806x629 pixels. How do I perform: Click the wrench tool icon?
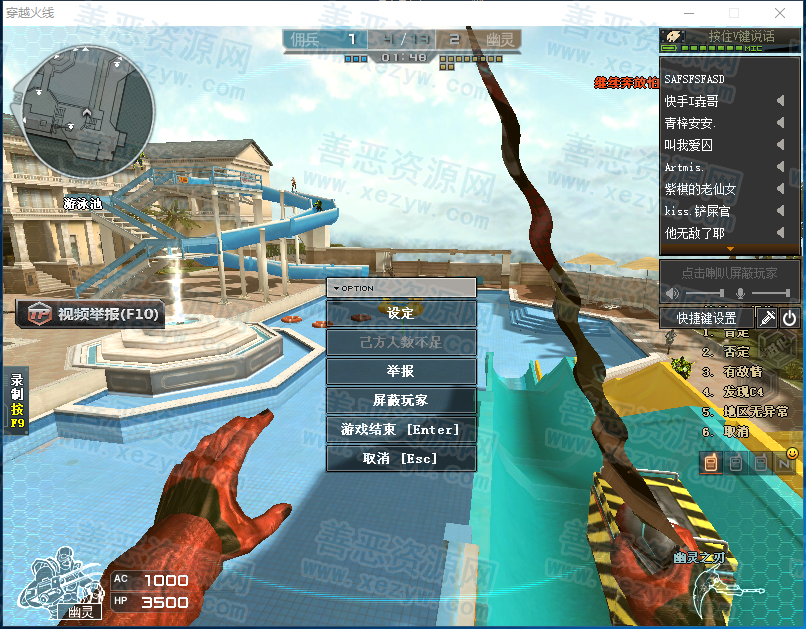[x=767, y=318]
